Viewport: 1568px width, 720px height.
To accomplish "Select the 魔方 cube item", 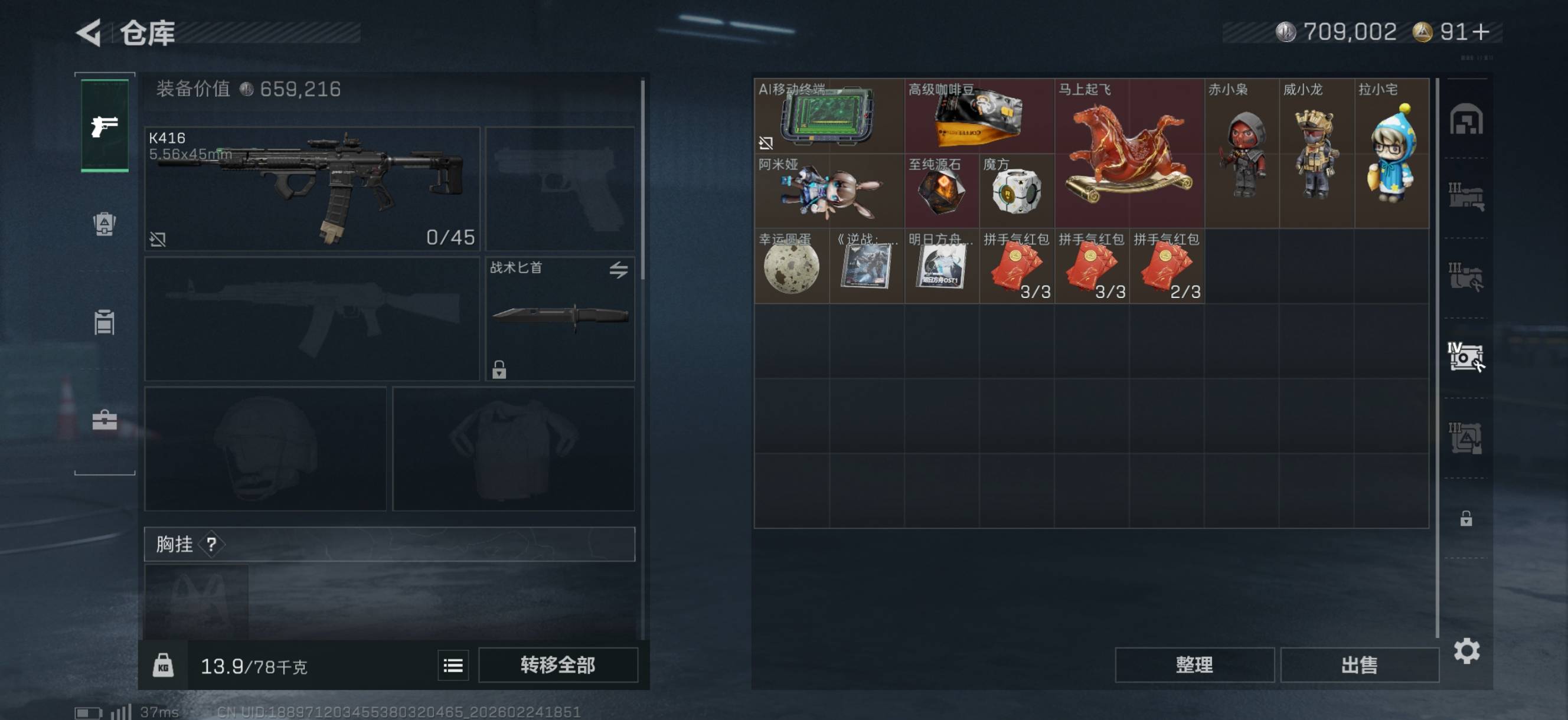I will coord(1017,191).
